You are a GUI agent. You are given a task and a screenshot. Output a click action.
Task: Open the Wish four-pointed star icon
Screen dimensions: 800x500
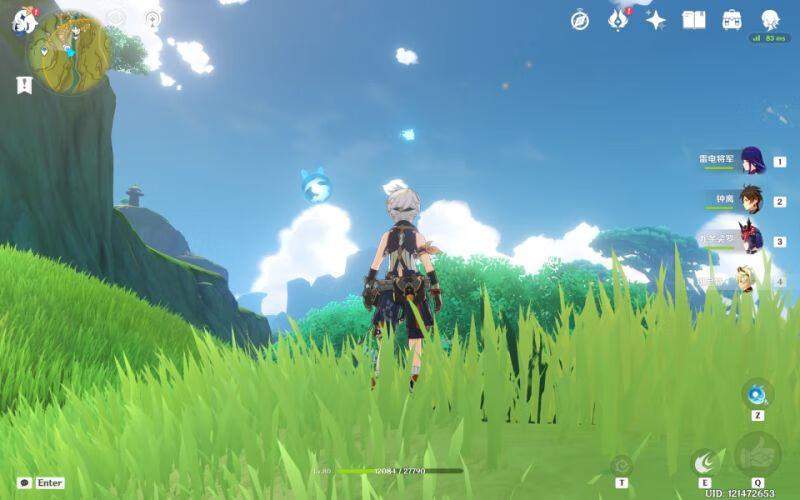656,20
